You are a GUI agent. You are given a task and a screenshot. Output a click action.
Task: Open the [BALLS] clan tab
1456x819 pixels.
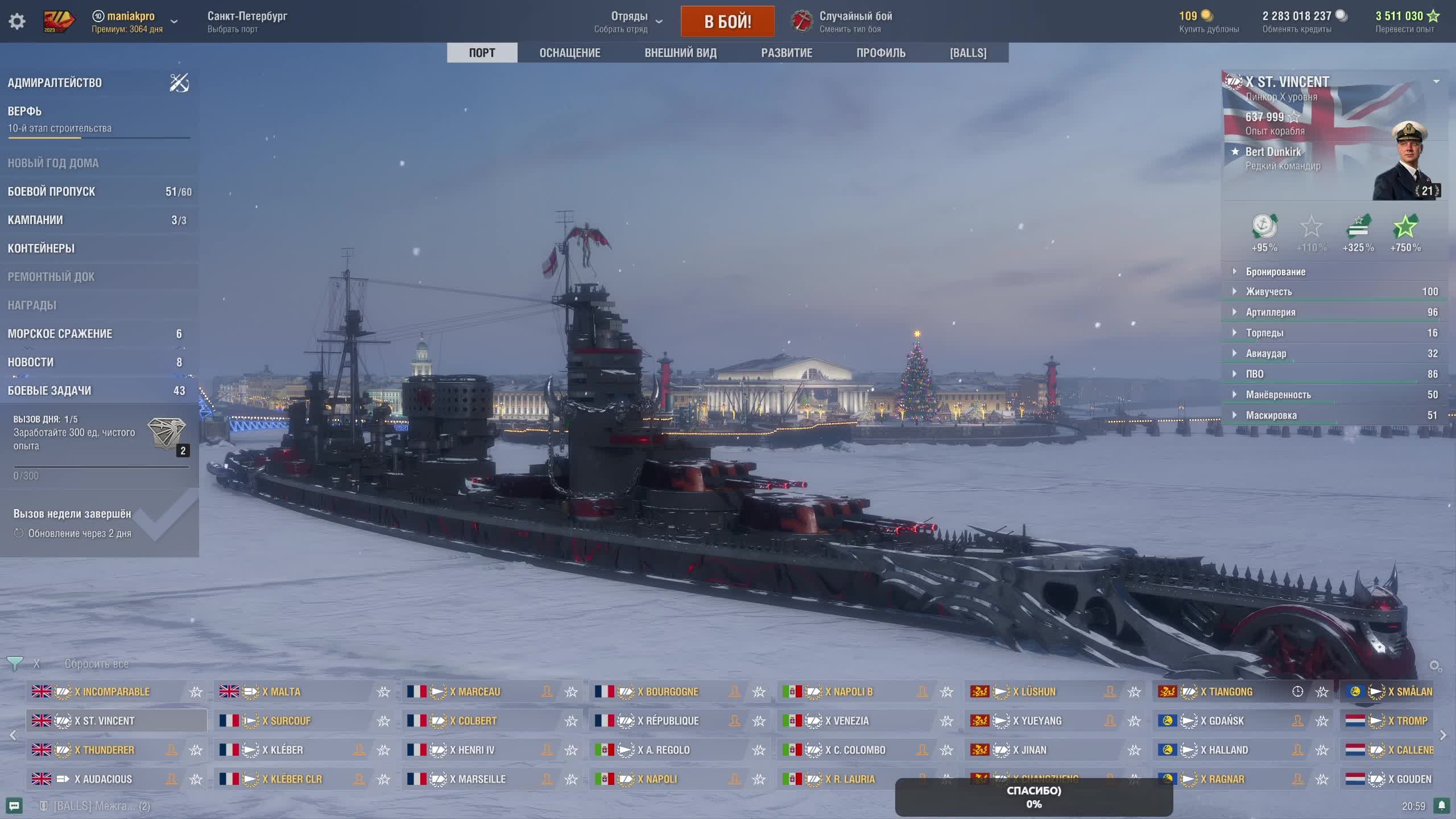pyautogui.click(x=968, y=53)
